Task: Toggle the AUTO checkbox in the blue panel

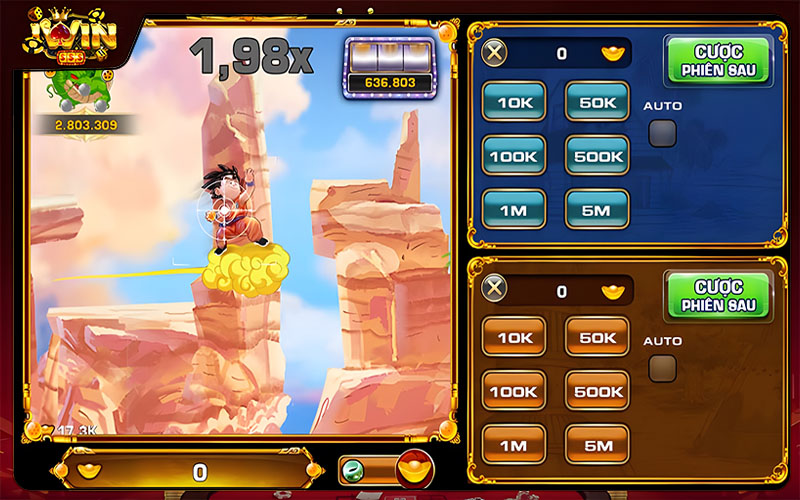Action: (662, 132)
